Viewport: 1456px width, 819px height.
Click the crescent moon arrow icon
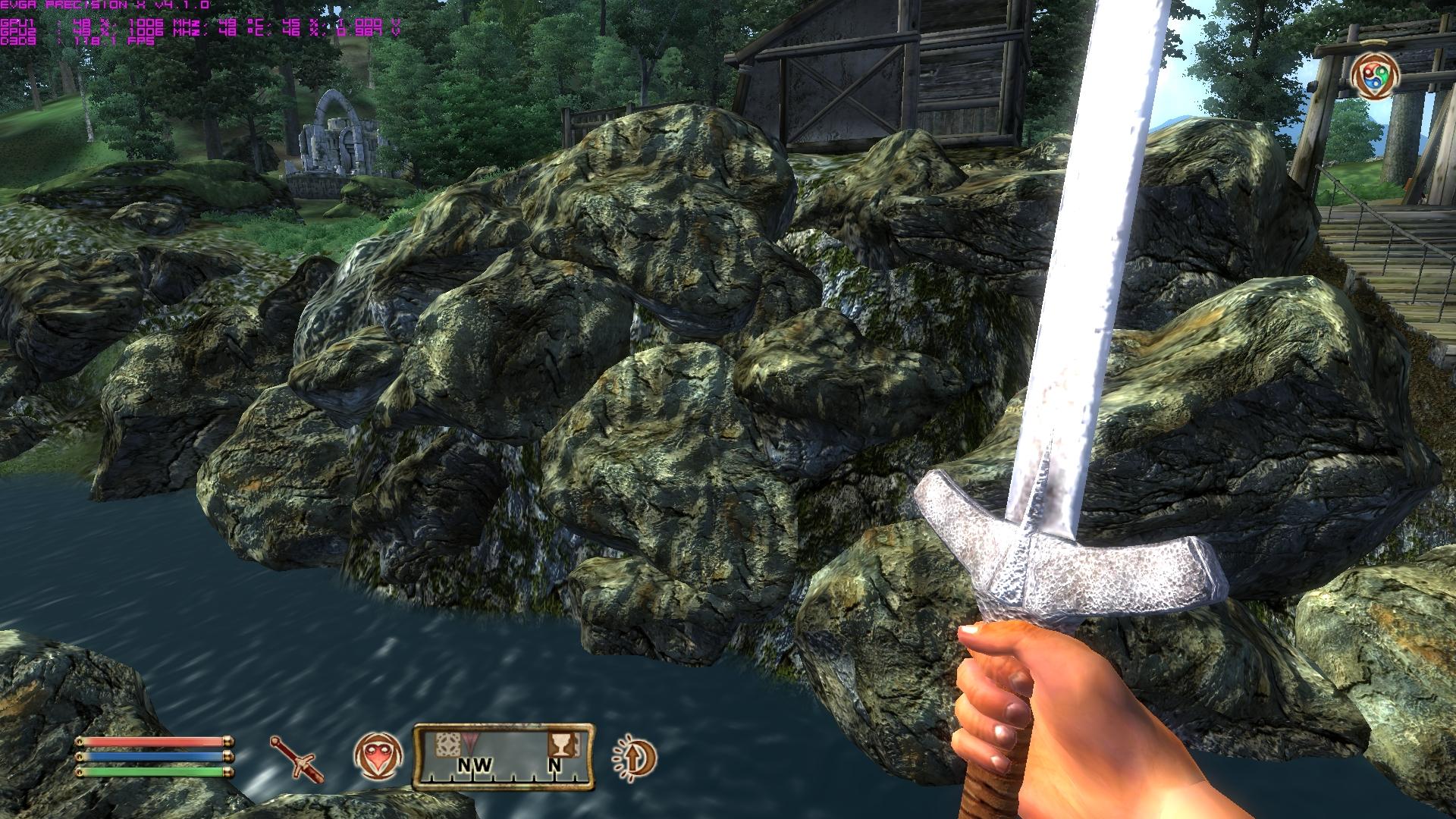pyautogui.click(x=635, y=758)
